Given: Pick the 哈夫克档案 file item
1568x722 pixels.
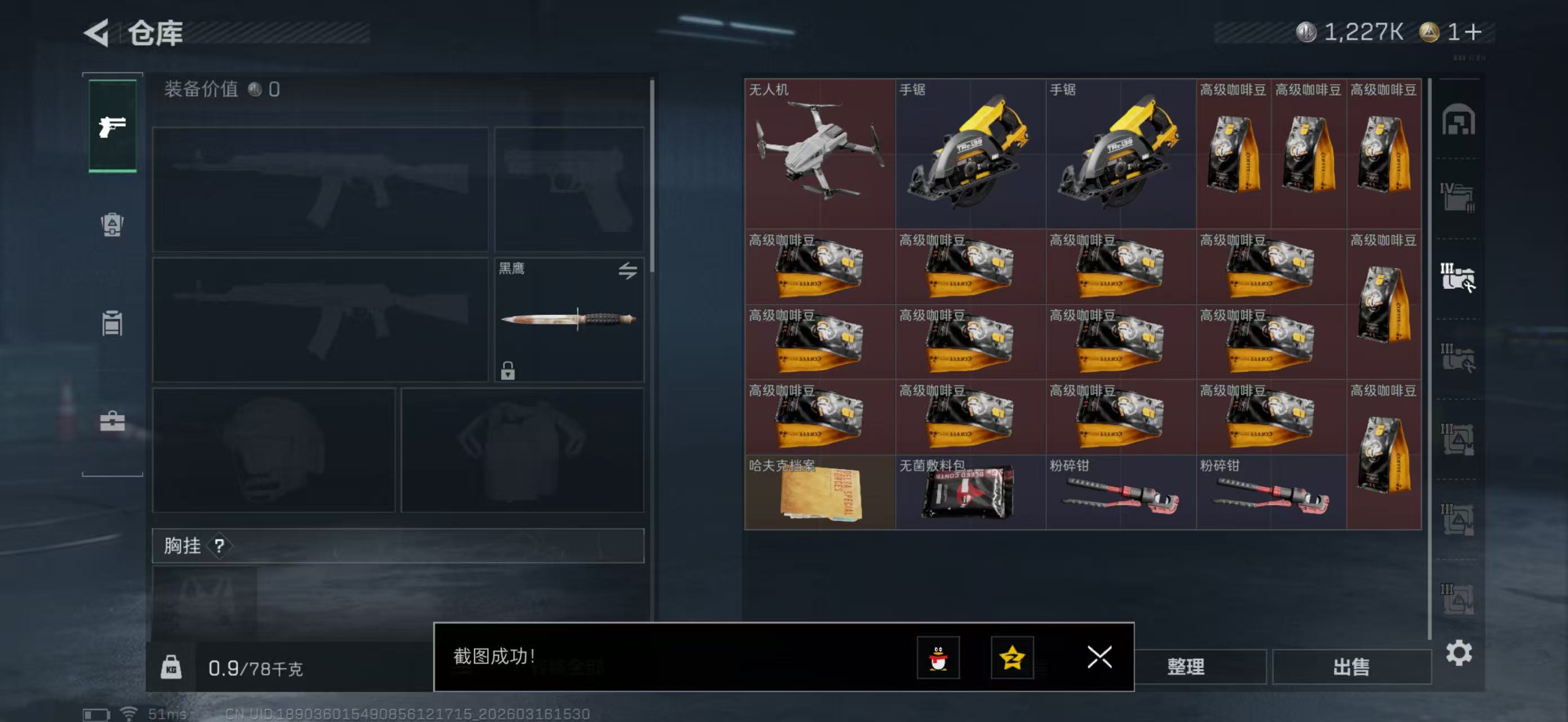Looking at the screenshot, I should [819, 492].
